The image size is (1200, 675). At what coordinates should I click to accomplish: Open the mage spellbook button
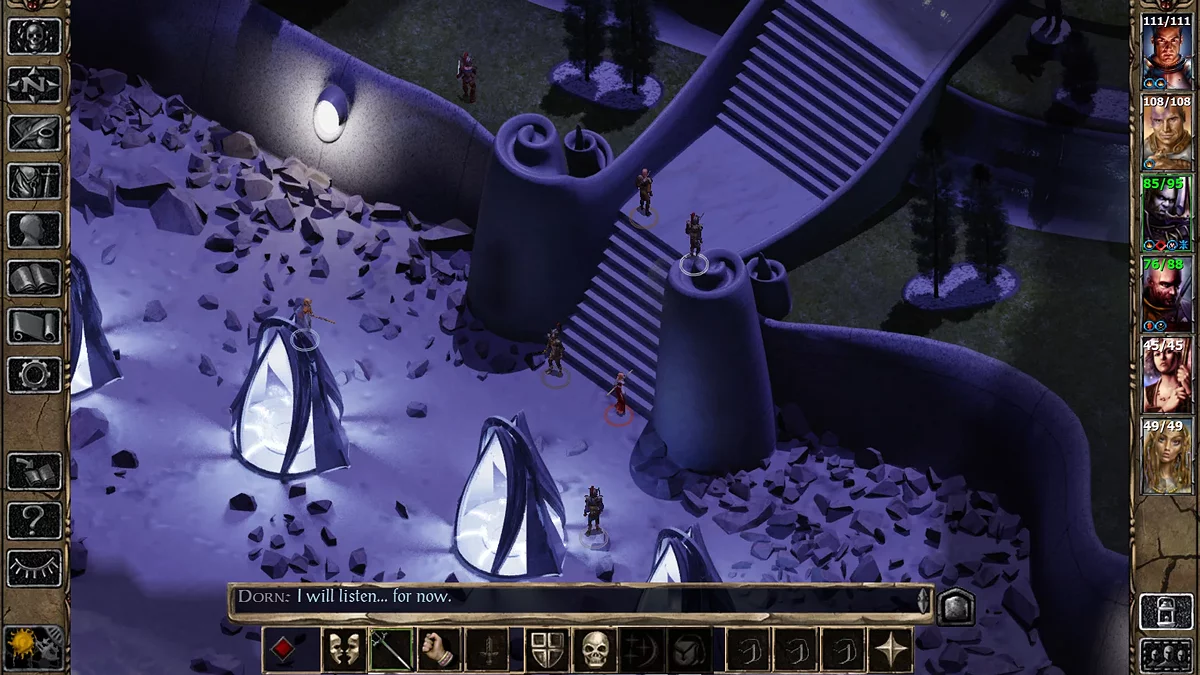pos(34,278)
